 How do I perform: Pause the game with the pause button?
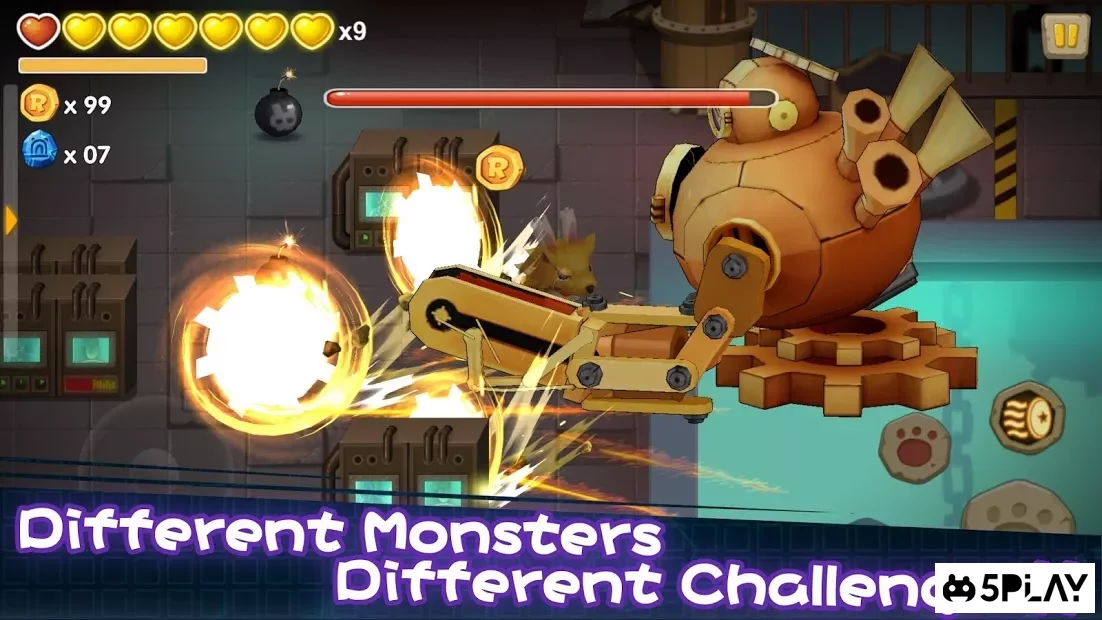1065,36
